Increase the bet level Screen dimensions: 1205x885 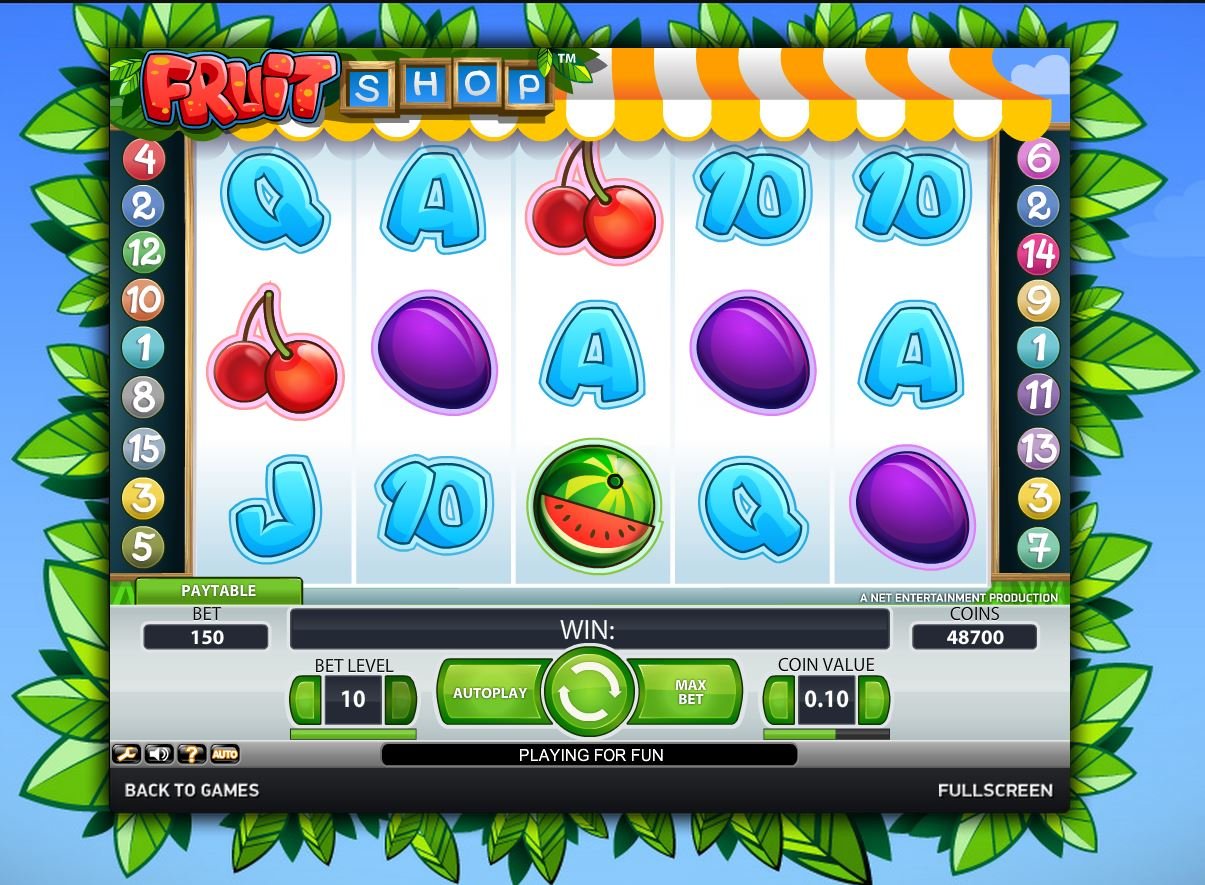pos(400,699)
